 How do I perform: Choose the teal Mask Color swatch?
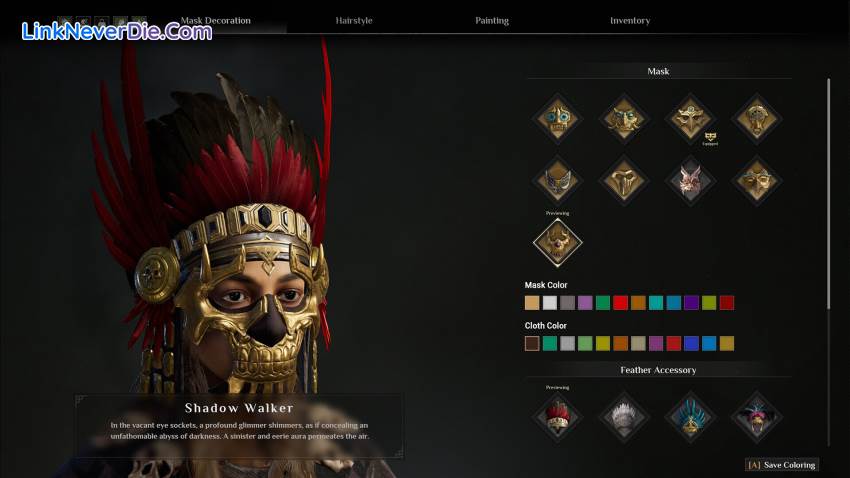pyautogui.click(x=656, y=303)
